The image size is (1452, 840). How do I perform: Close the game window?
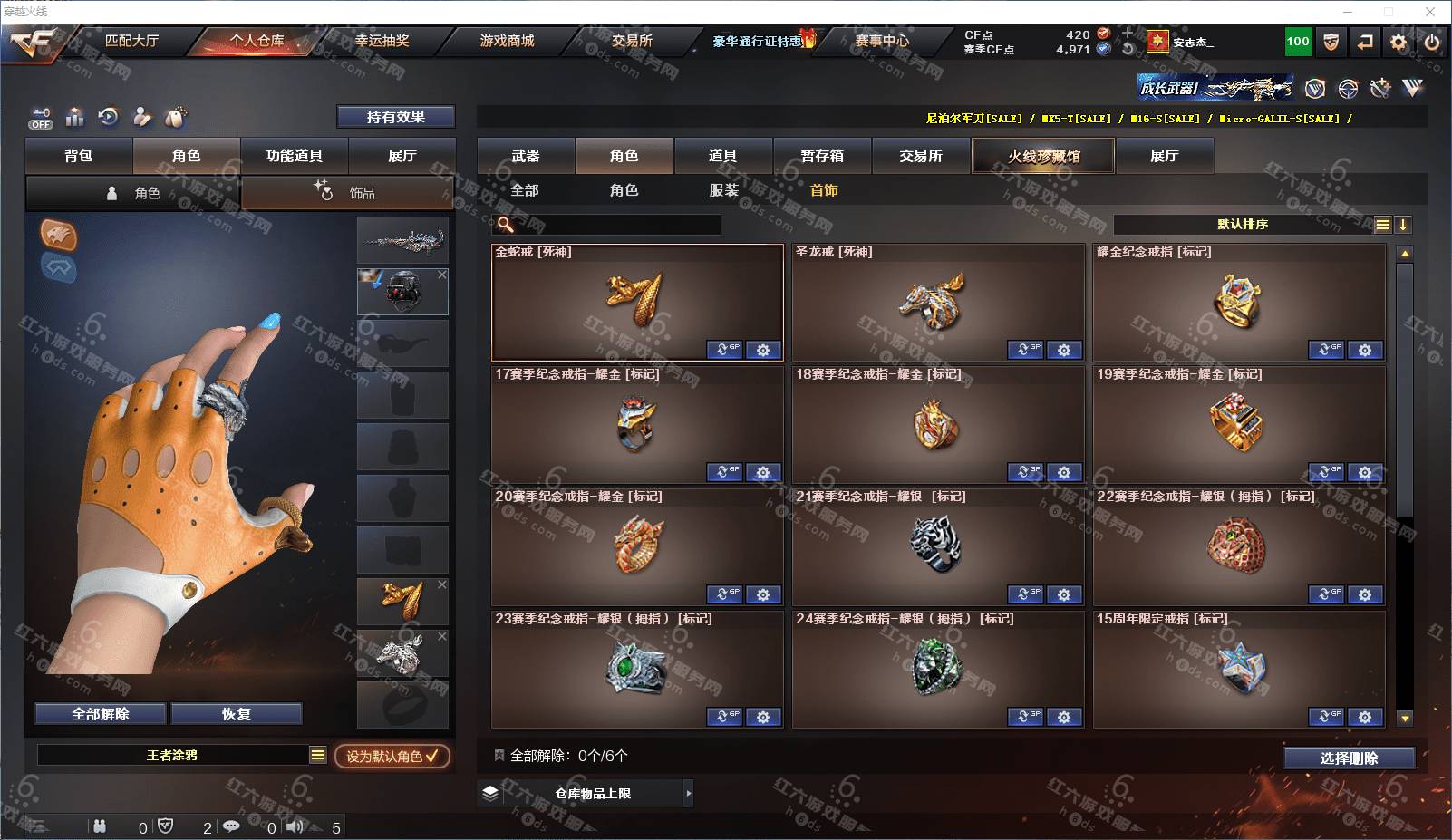1430,12
